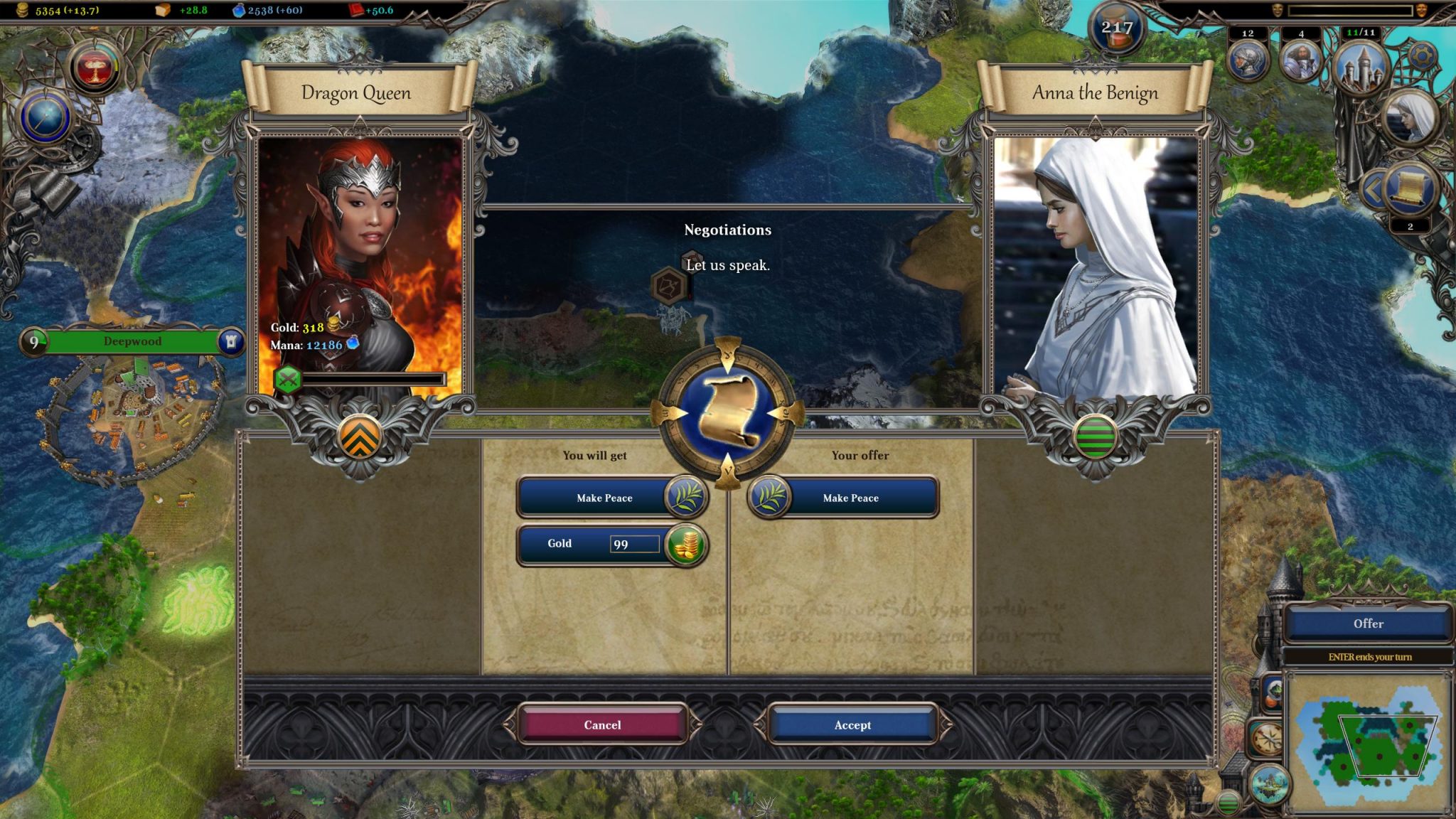Select the Deepwood city label

coord(132,341)
